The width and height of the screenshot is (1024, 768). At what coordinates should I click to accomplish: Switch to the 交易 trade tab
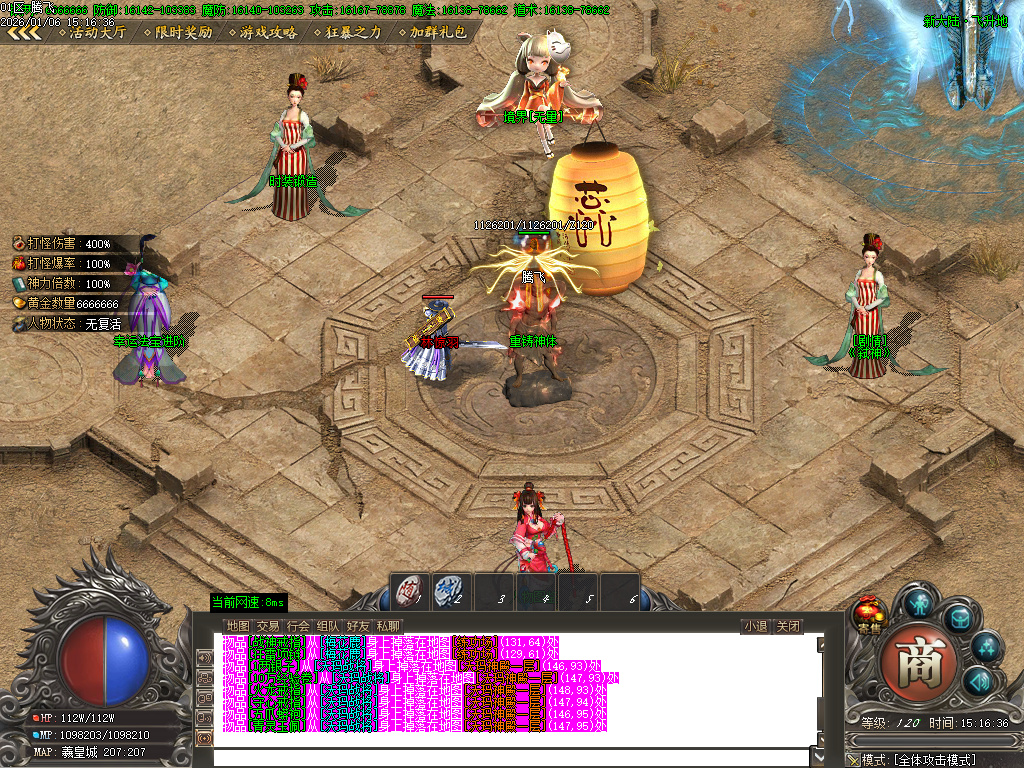tap(268, 626)
